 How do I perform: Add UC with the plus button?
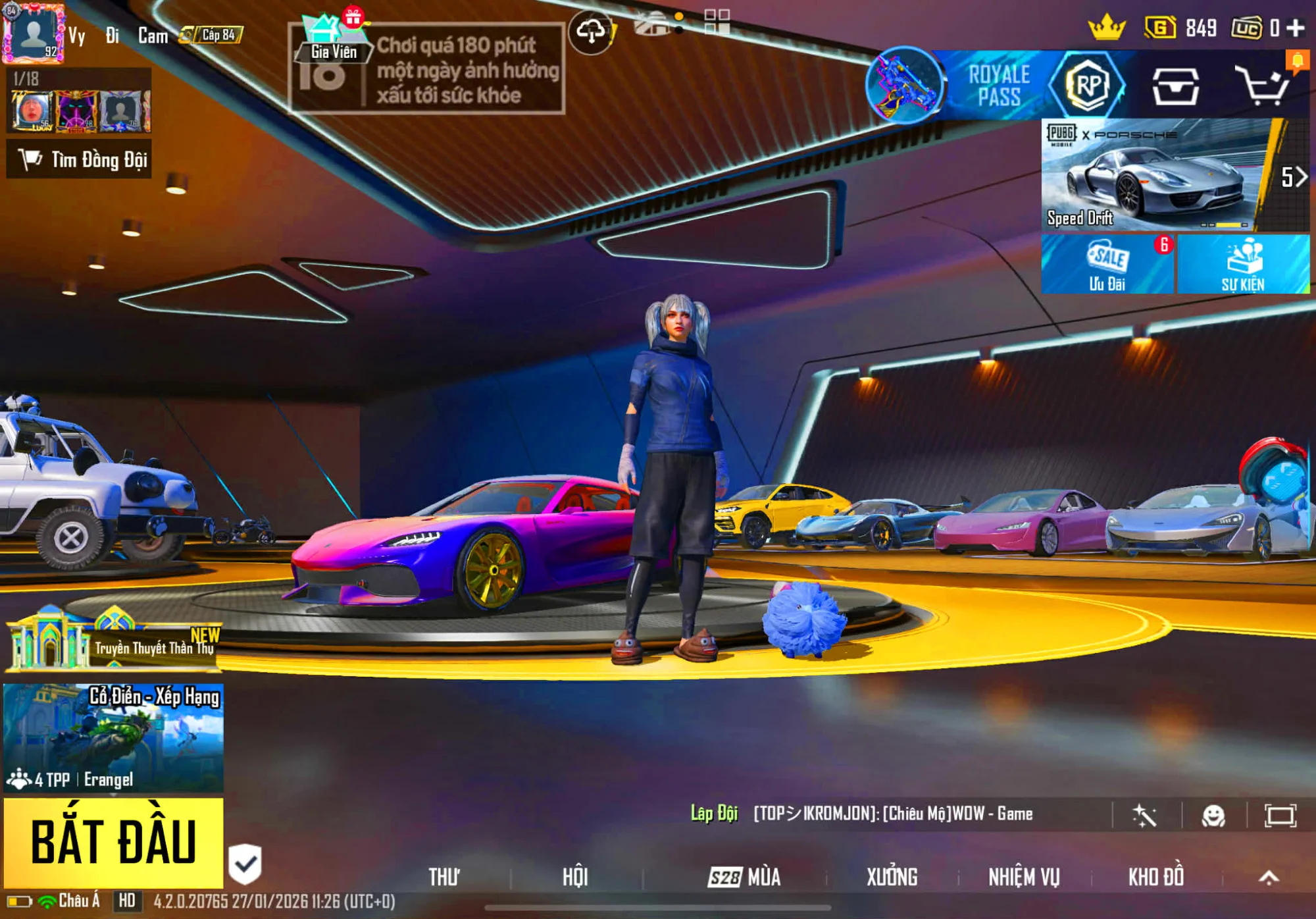pos(1296,28)
